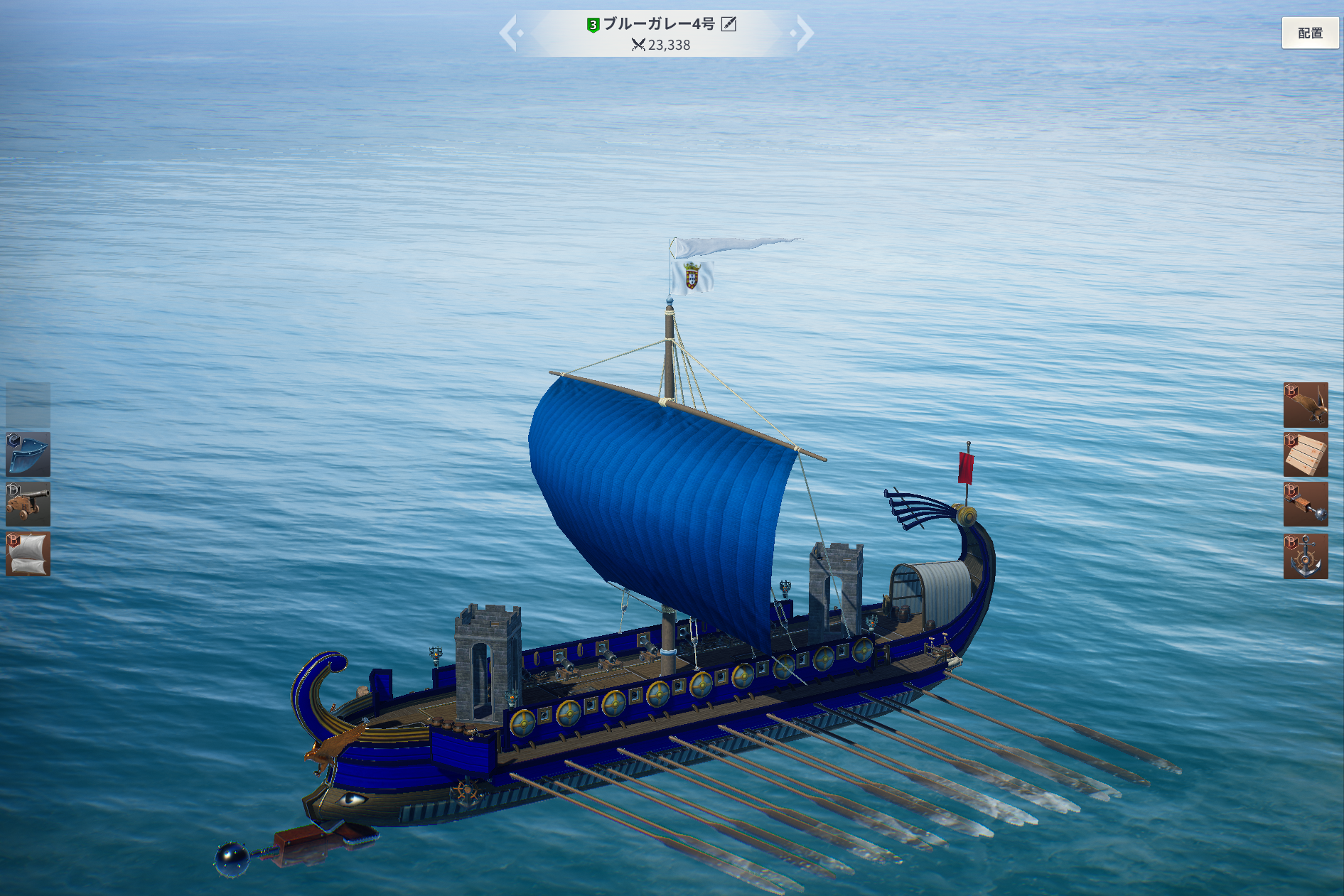Screen dimensions: 1344x896
Task: Choose the cannon part slot
Action: [x=28, y=504]
